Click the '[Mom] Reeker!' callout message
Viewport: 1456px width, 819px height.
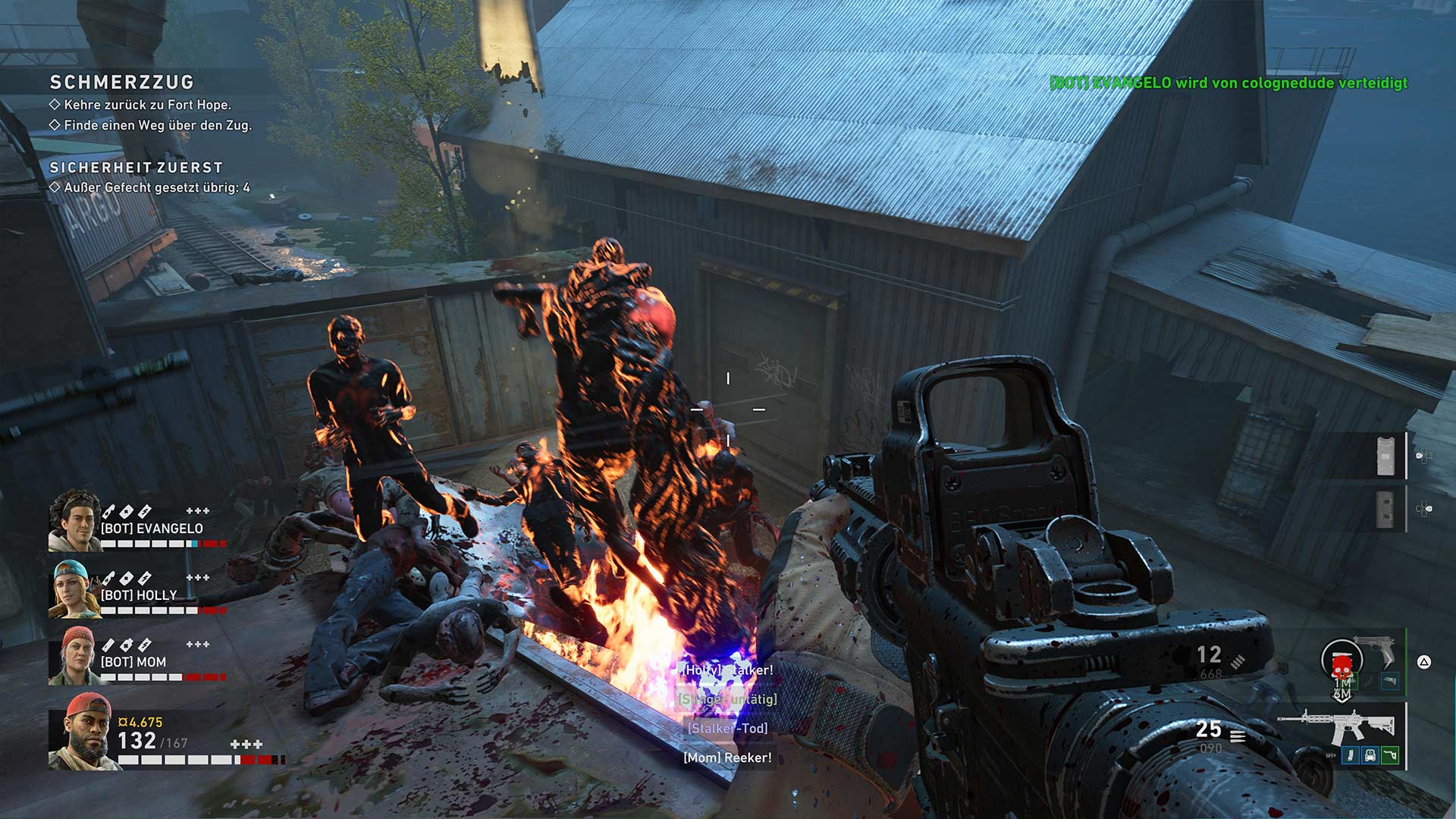(727, 758)
